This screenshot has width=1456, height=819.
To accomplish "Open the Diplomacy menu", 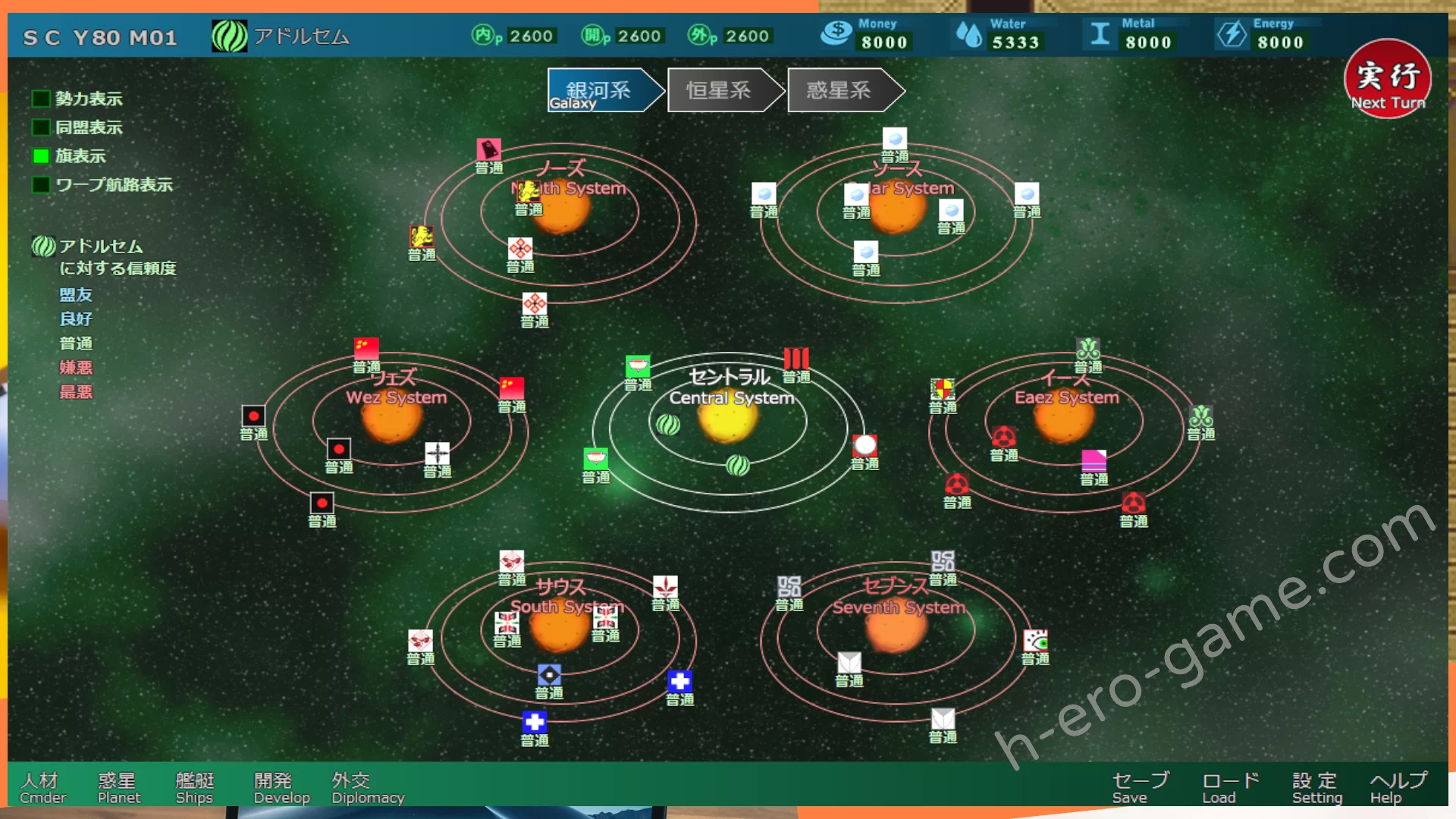I will coord(367,787).
